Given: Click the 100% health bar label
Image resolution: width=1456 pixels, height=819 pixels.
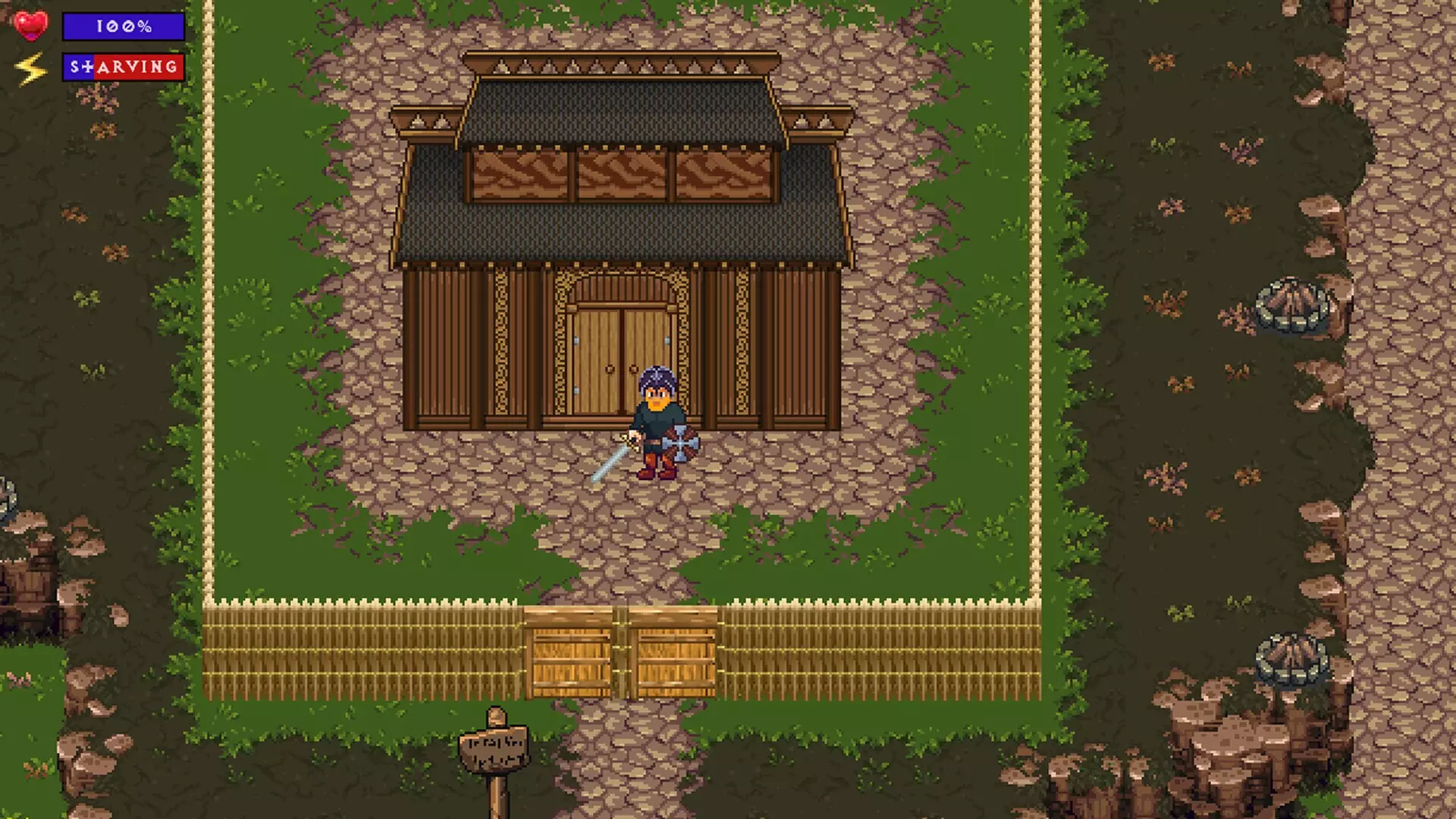Looking at the screenshot, I should point(121,27).
